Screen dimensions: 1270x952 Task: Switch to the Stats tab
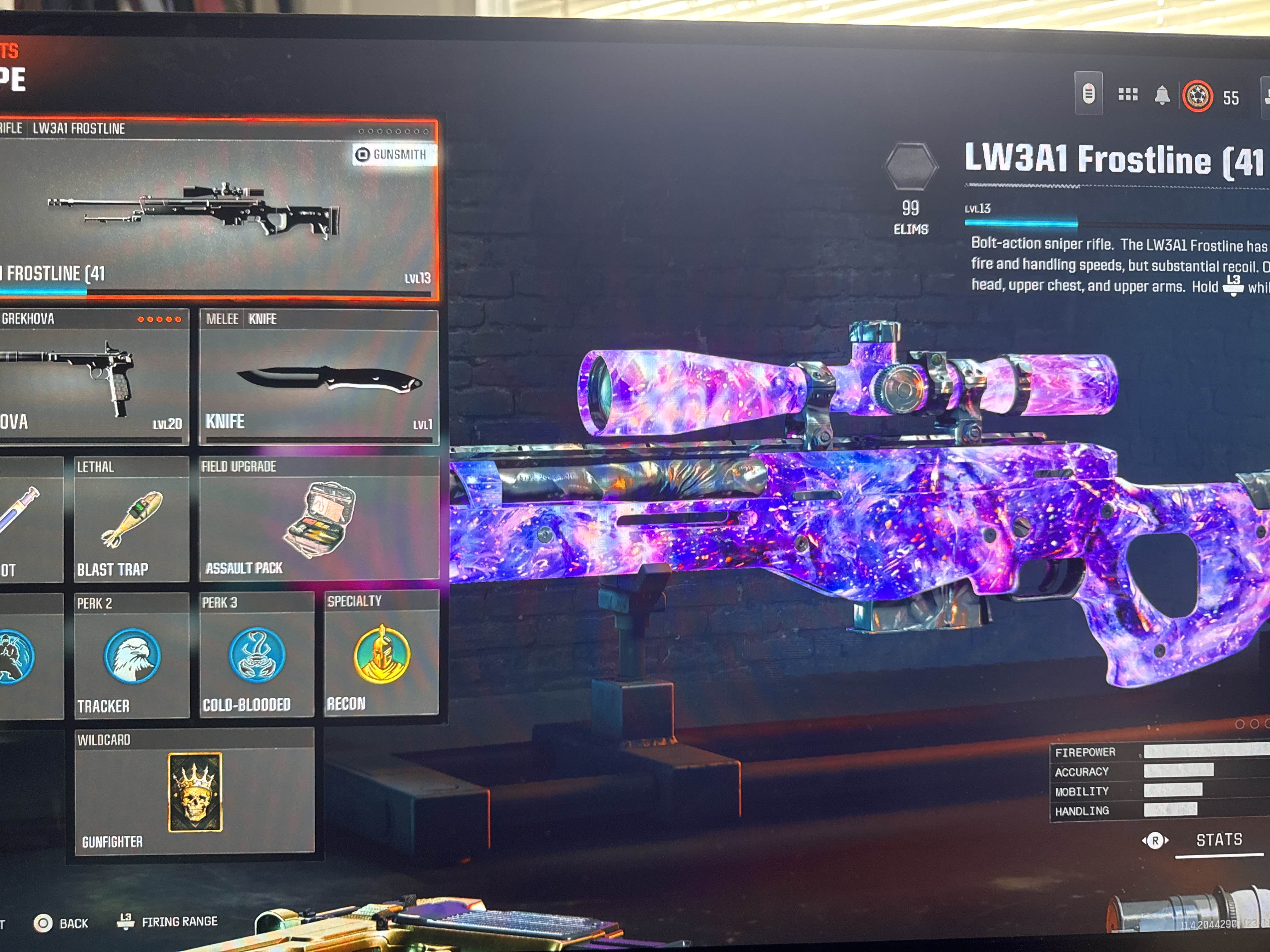tap(1218, 840)
